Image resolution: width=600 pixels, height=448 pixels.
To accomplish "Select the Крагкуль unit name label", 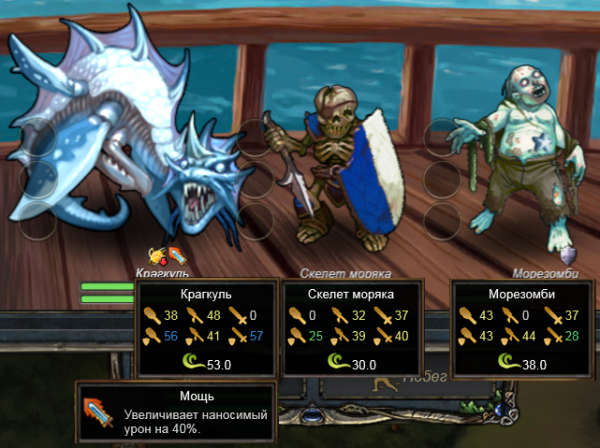I will coord(163,272).
